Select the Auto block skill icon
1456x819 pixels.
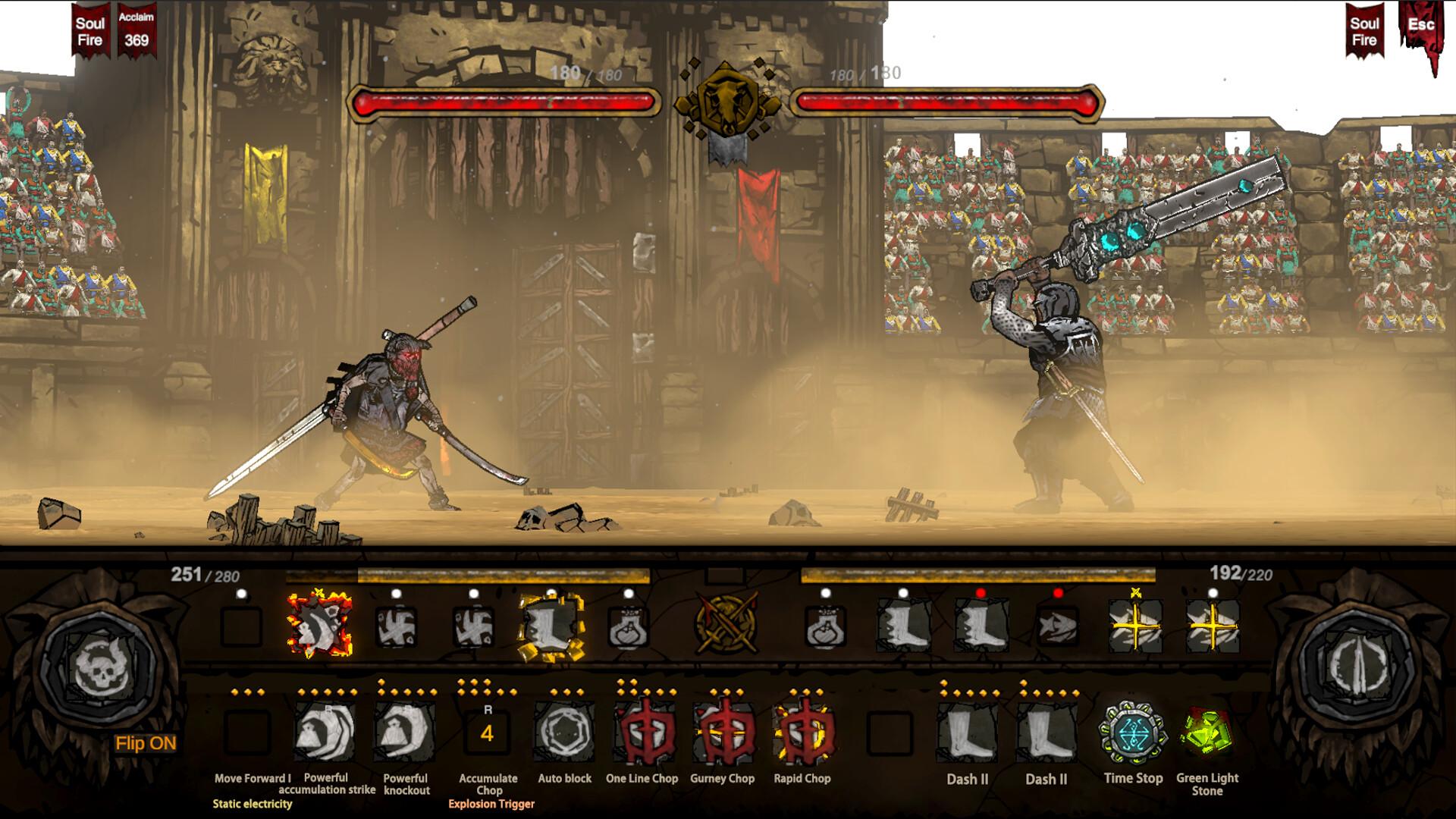click(564, 732)
